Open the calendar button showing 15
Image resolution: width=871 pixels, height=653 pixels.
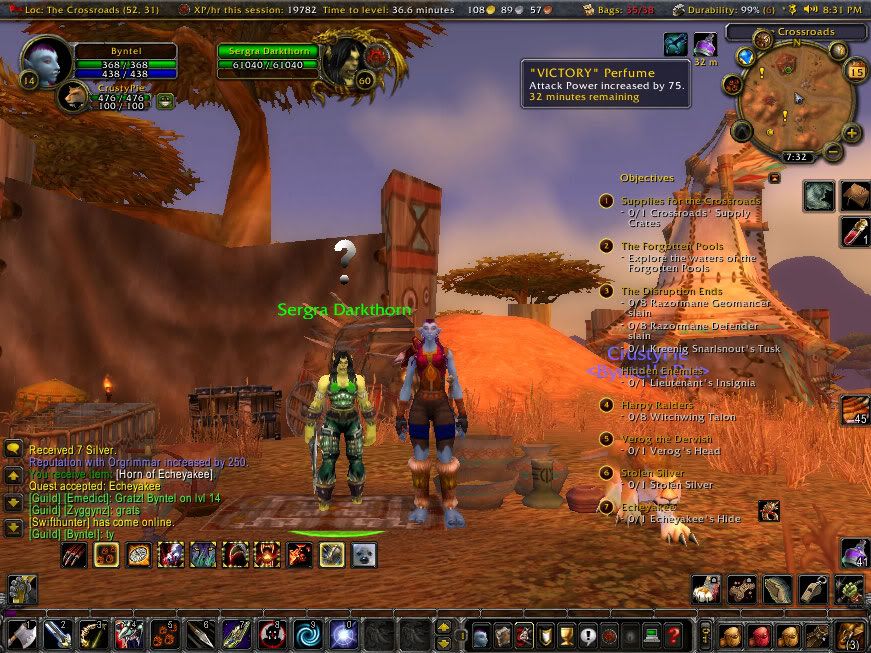tap(856, 71)
